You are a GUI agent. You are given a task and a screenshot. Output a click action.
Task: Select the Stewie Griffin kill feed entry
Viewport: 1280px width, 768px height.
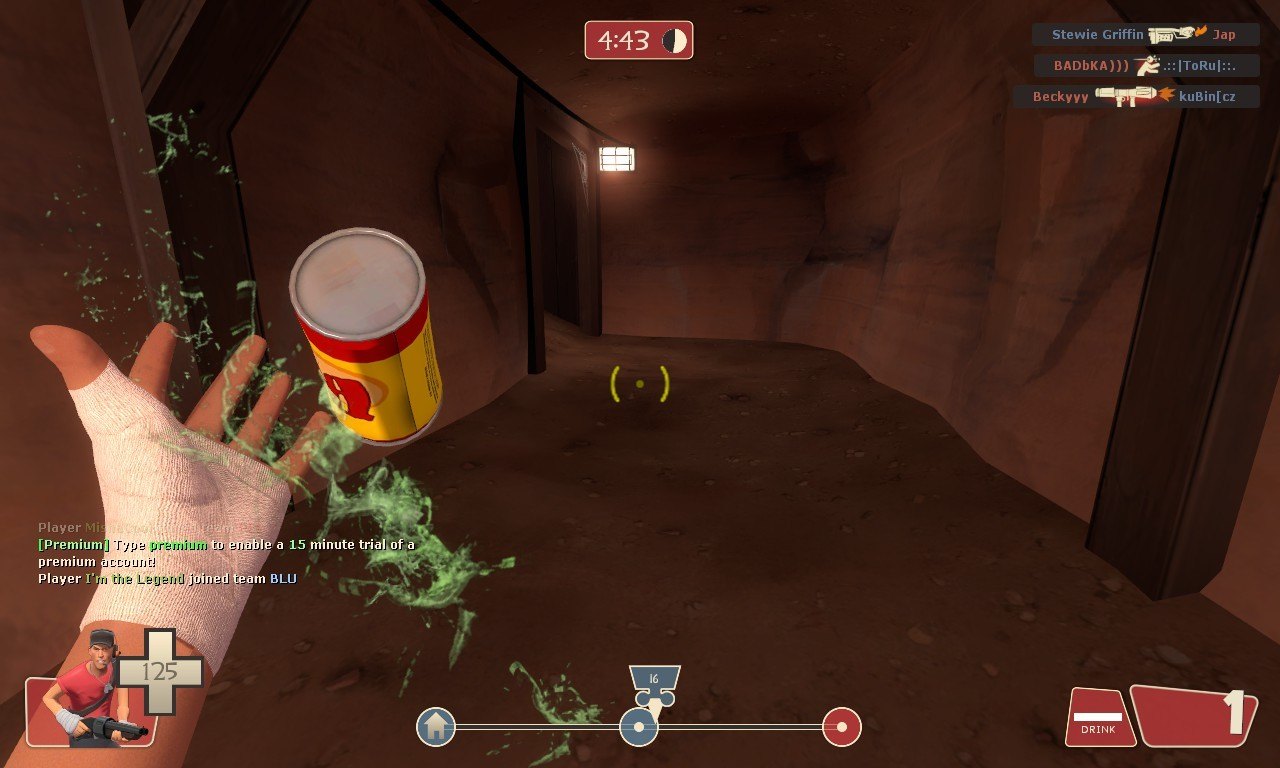coord(1145,34)
